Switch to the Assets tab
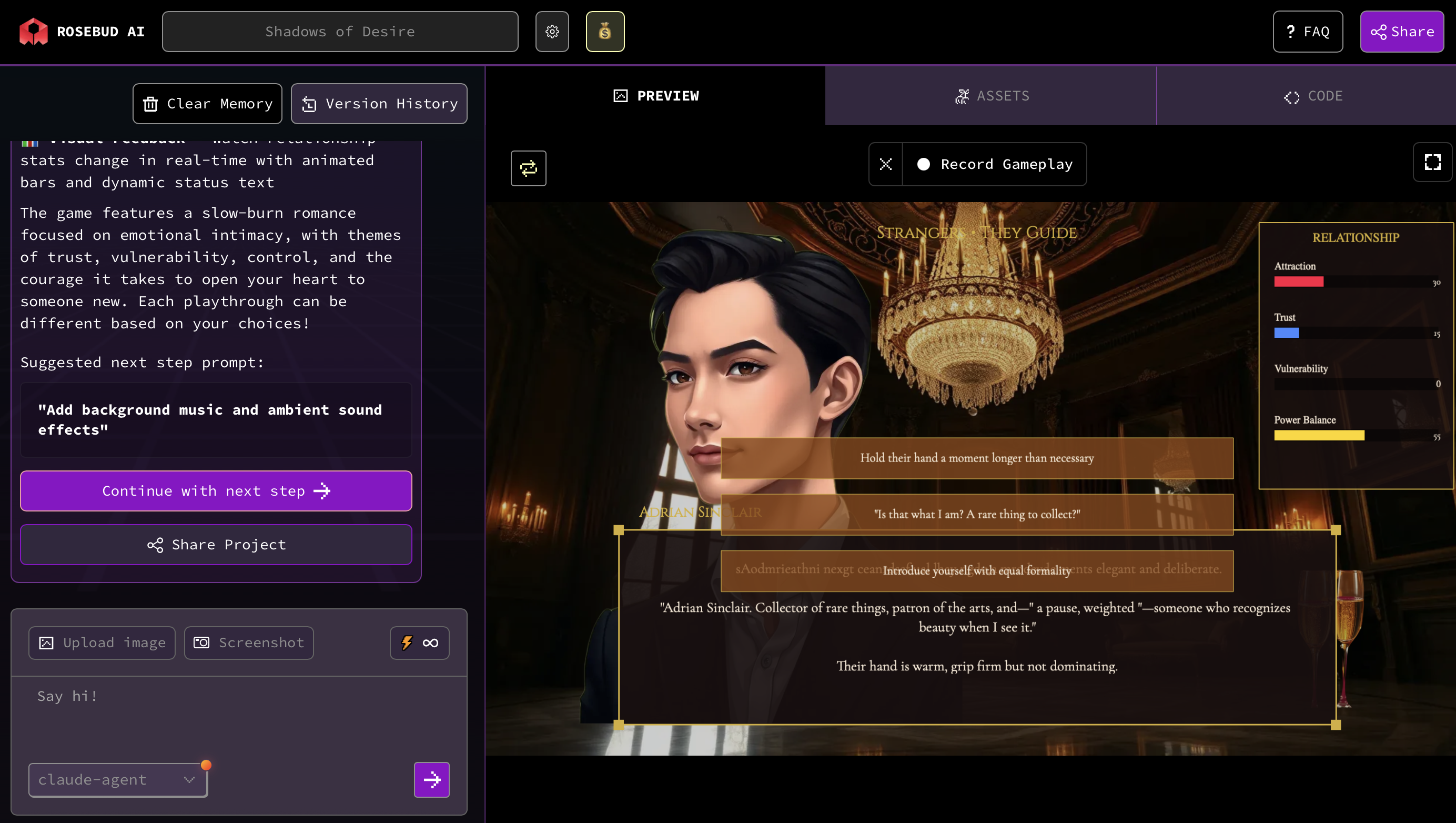 (x=992, y=96)
